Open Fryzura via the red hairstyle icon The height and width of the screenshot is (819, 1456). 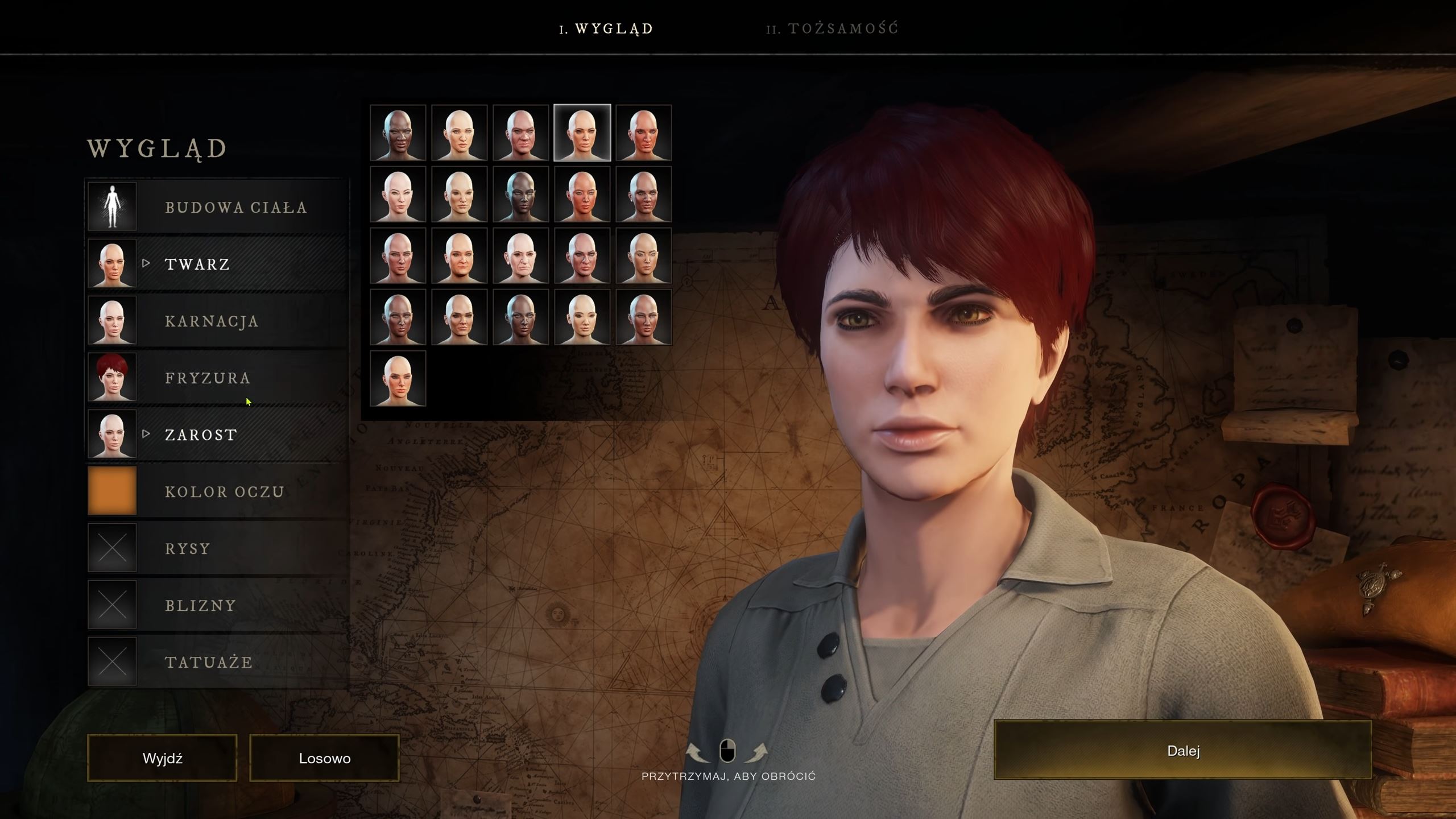[111, 377]
